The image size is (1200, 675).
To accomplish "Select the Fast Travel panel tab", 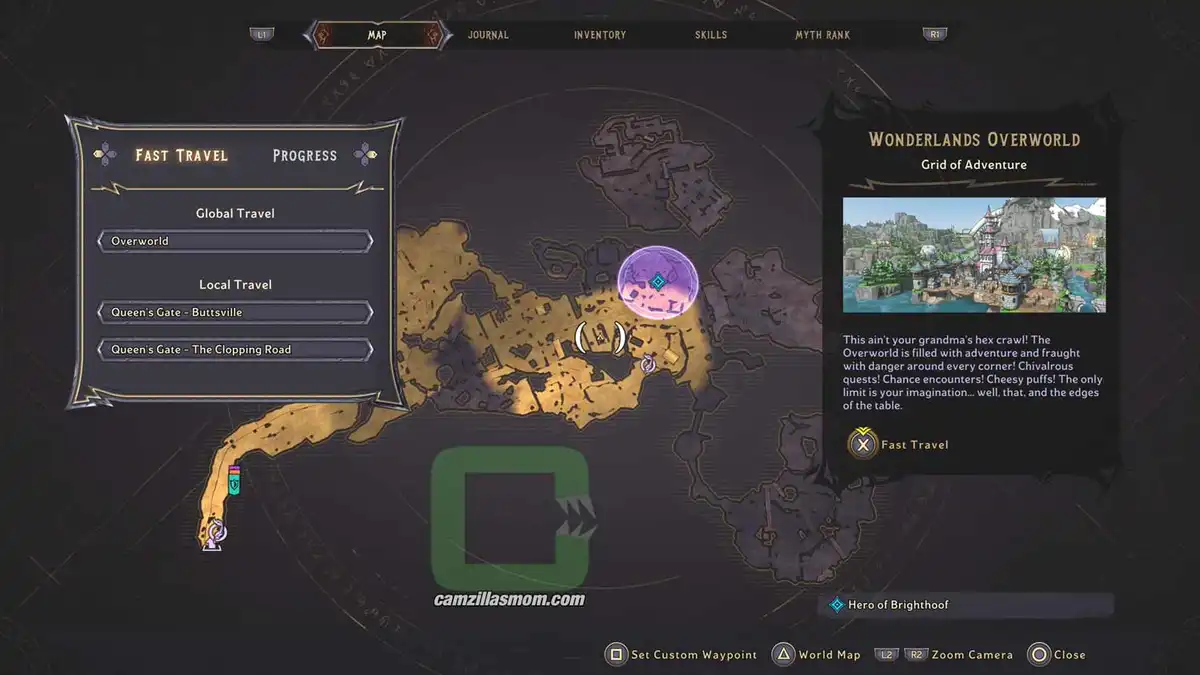I will 182,155.
